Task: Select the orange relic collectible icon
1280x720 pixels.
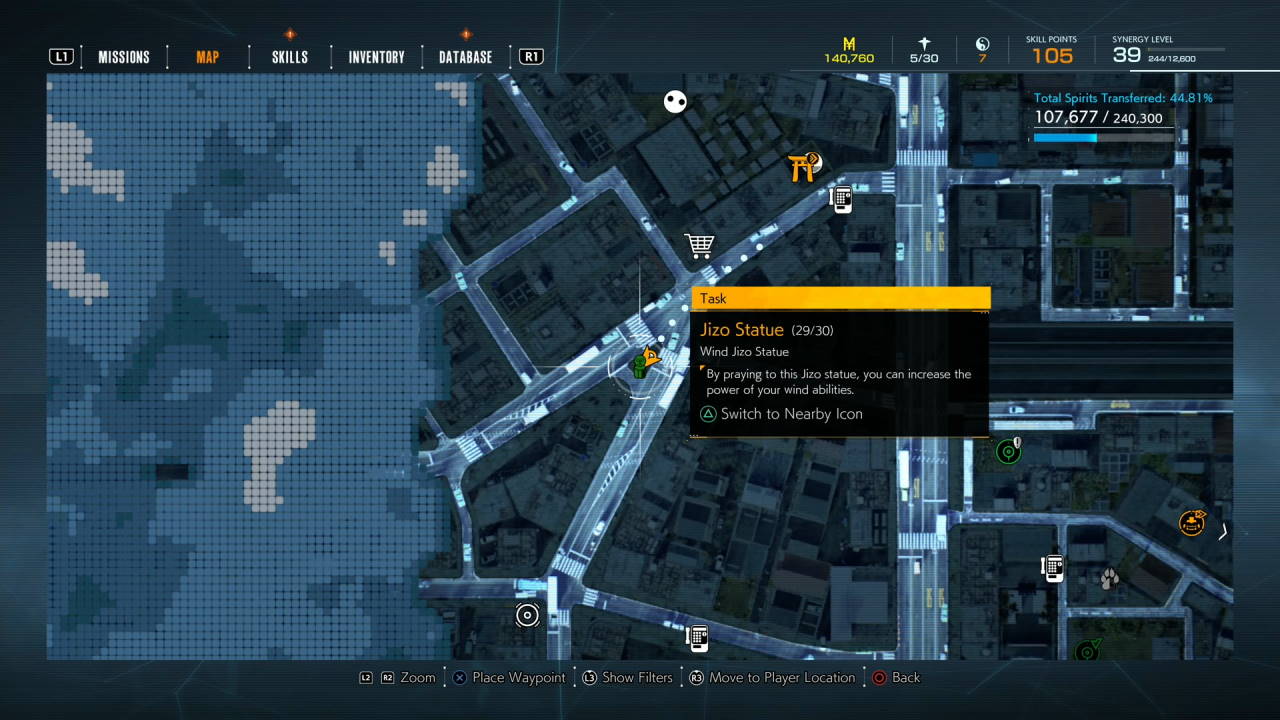Action: pyautogui.click(x=1191, y=522)
